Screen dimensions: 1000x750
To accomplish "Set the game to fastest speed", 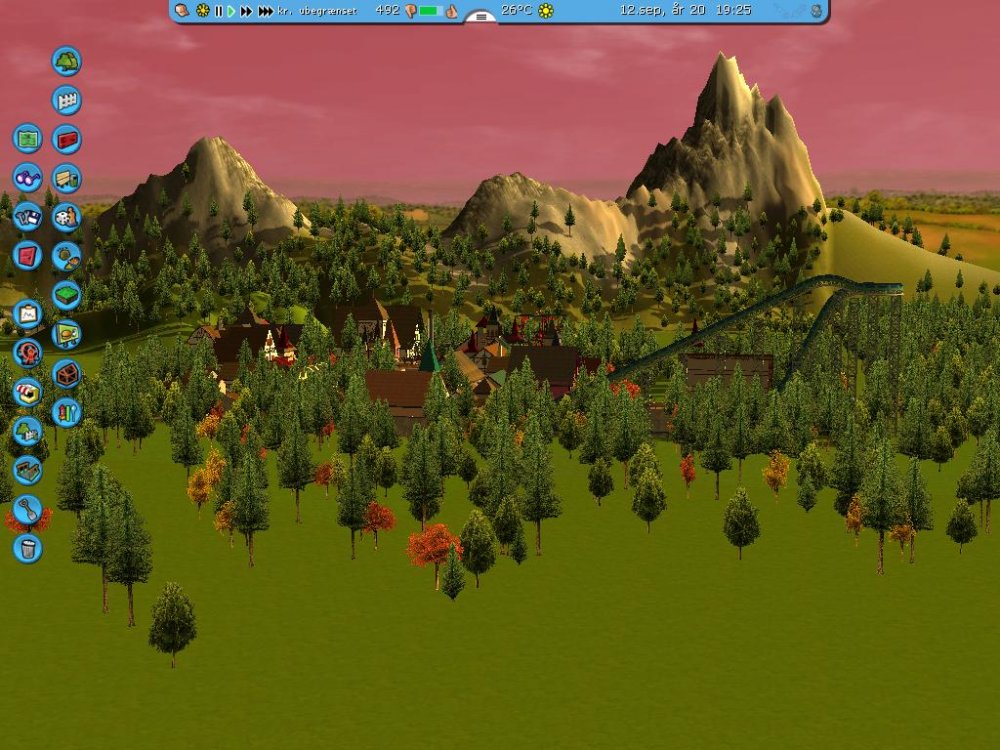I will pyautogui.click(x=266, y=11).
